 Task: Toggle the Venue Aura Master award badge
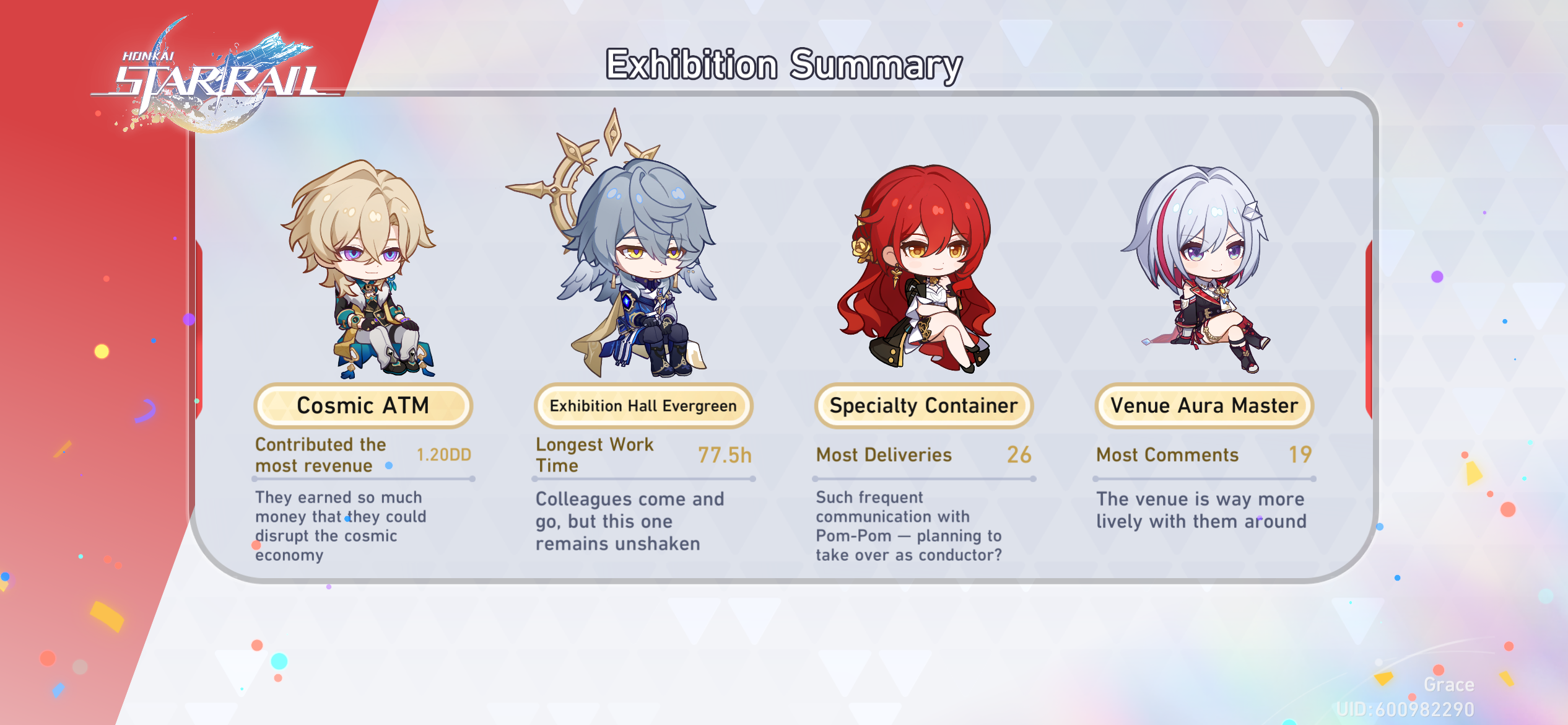1204,405
